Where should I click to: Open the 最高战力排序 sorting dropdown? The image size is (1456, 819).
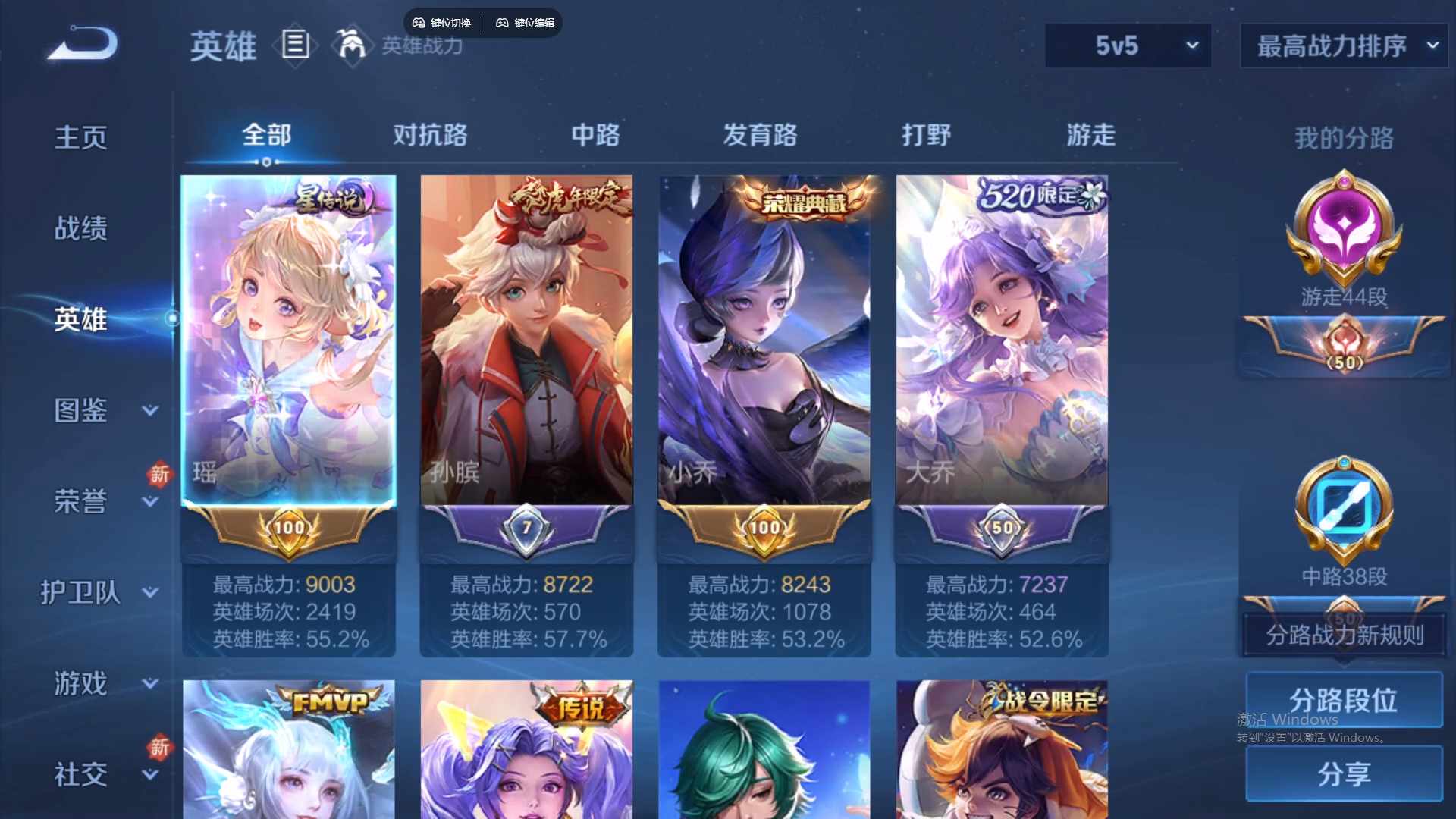(x=1342, y=45)
